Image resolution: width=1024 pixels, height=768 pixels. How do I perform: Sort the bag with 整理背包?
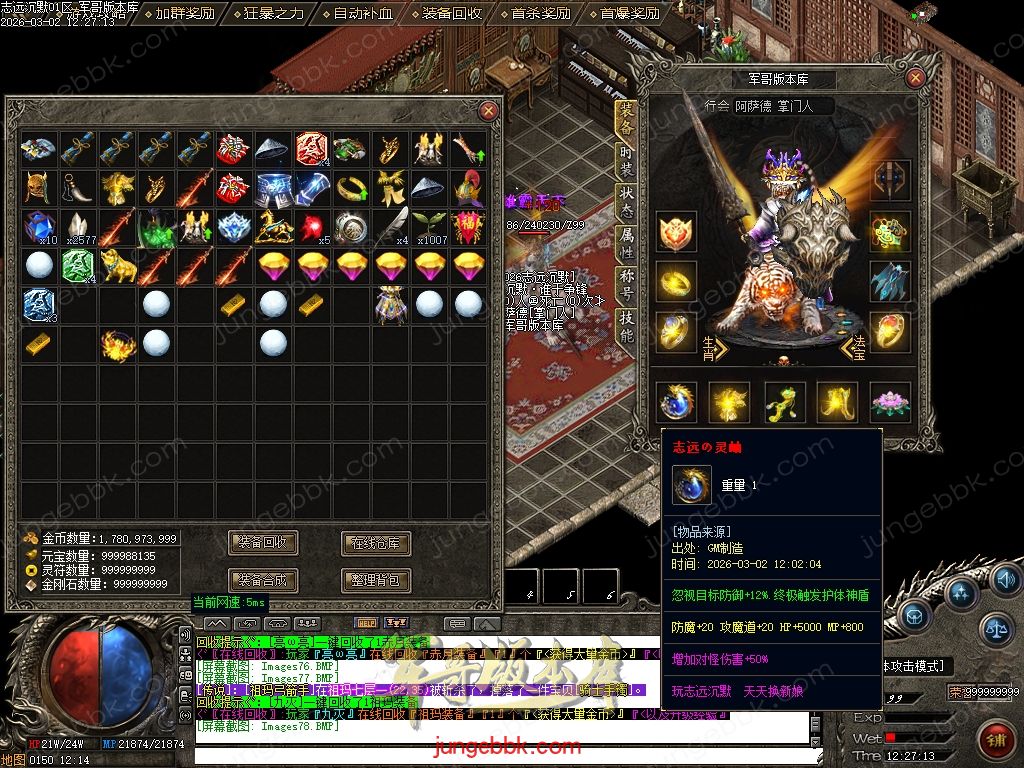(x=376, y=580)
